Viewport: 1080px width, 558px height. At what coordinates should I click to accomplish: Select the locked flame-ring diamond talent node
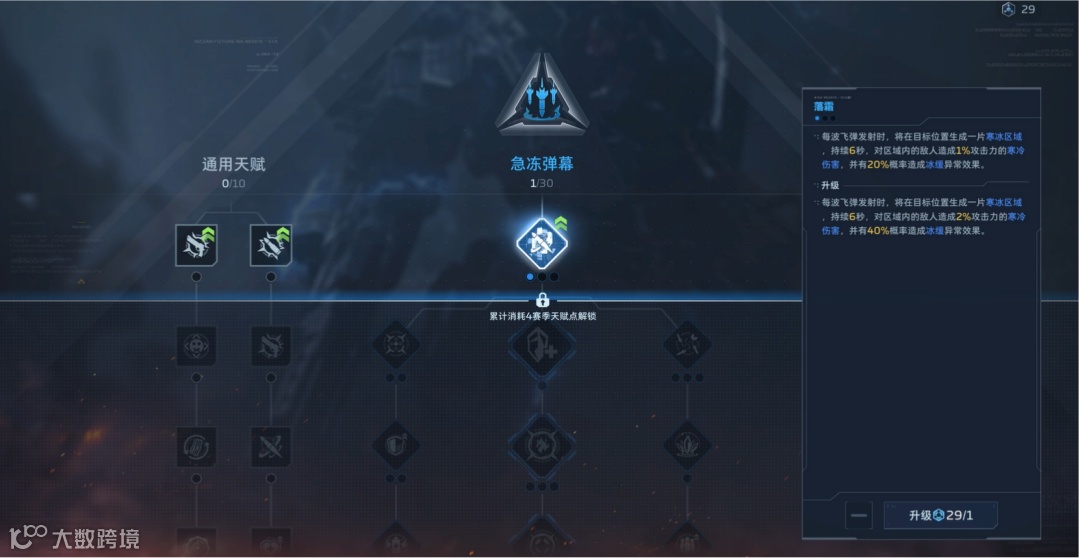(x=542, y=446)
